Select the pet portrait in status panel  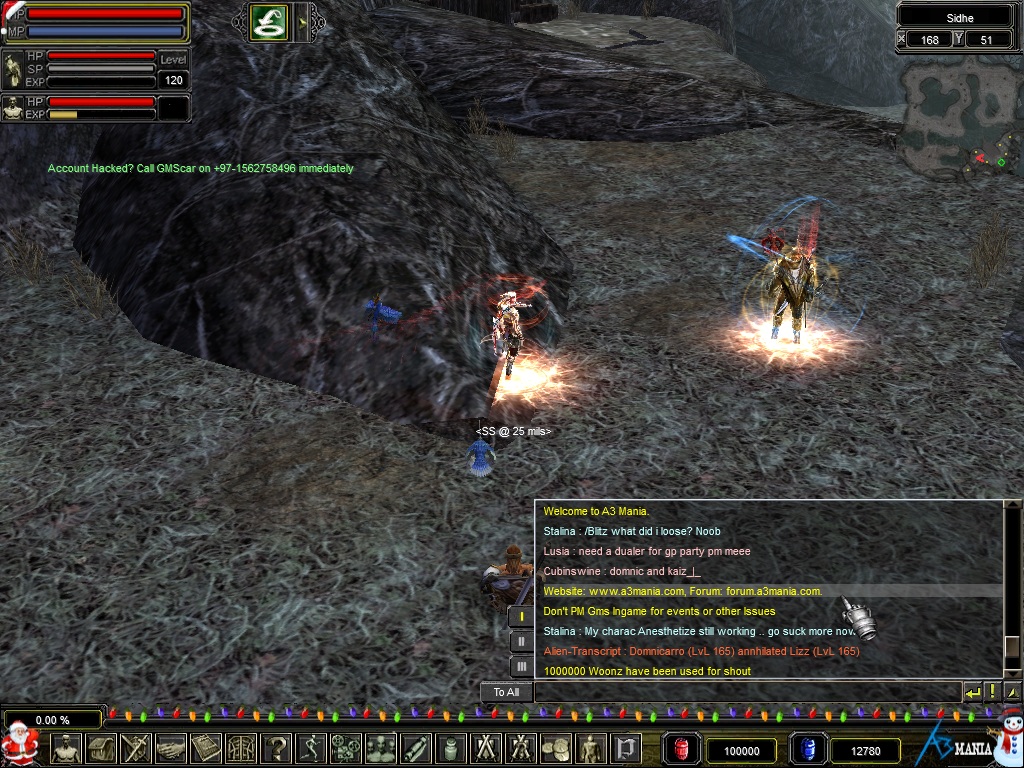point(14,107)
